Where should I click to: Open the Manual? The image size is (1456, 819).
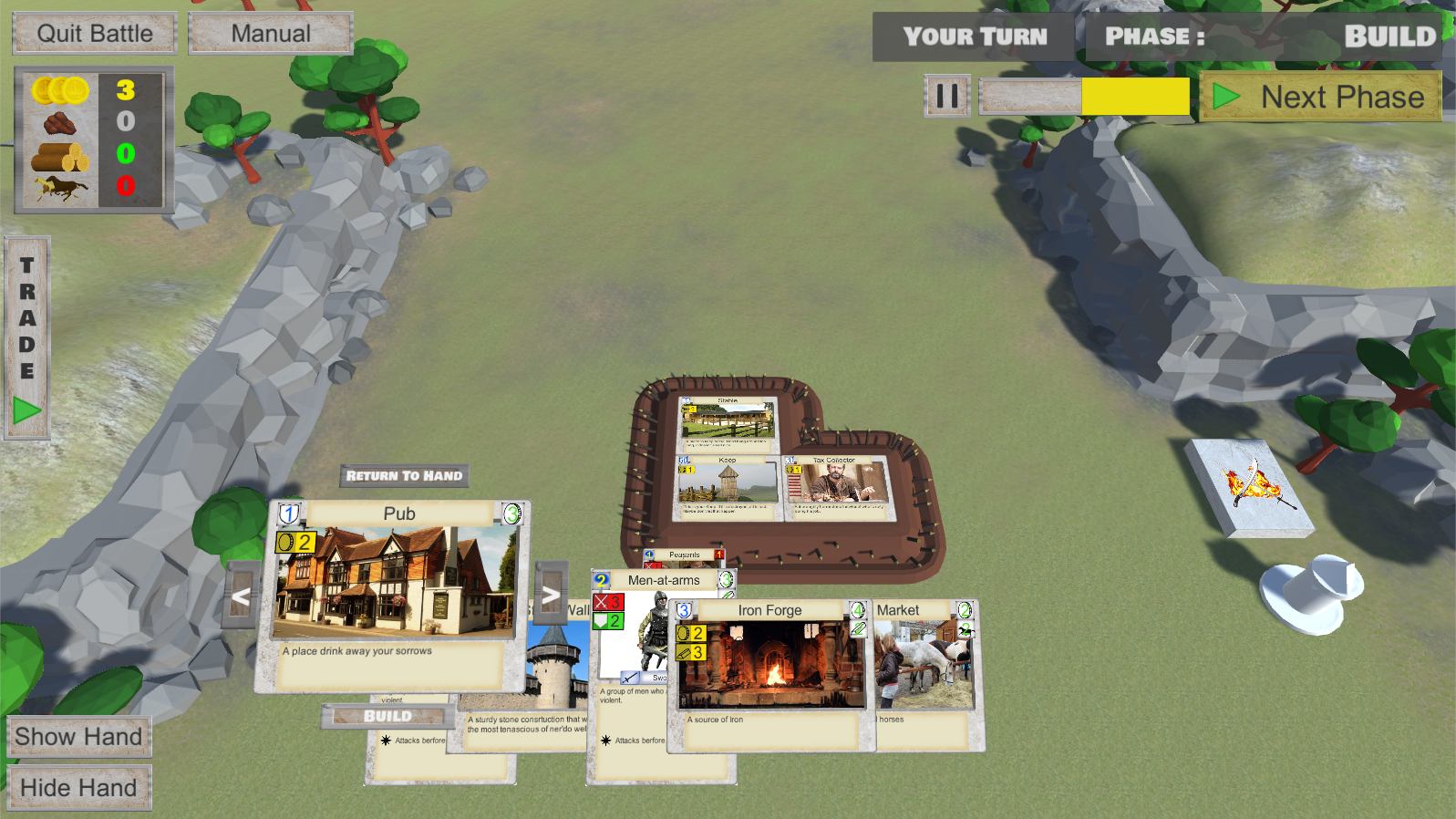270,34
